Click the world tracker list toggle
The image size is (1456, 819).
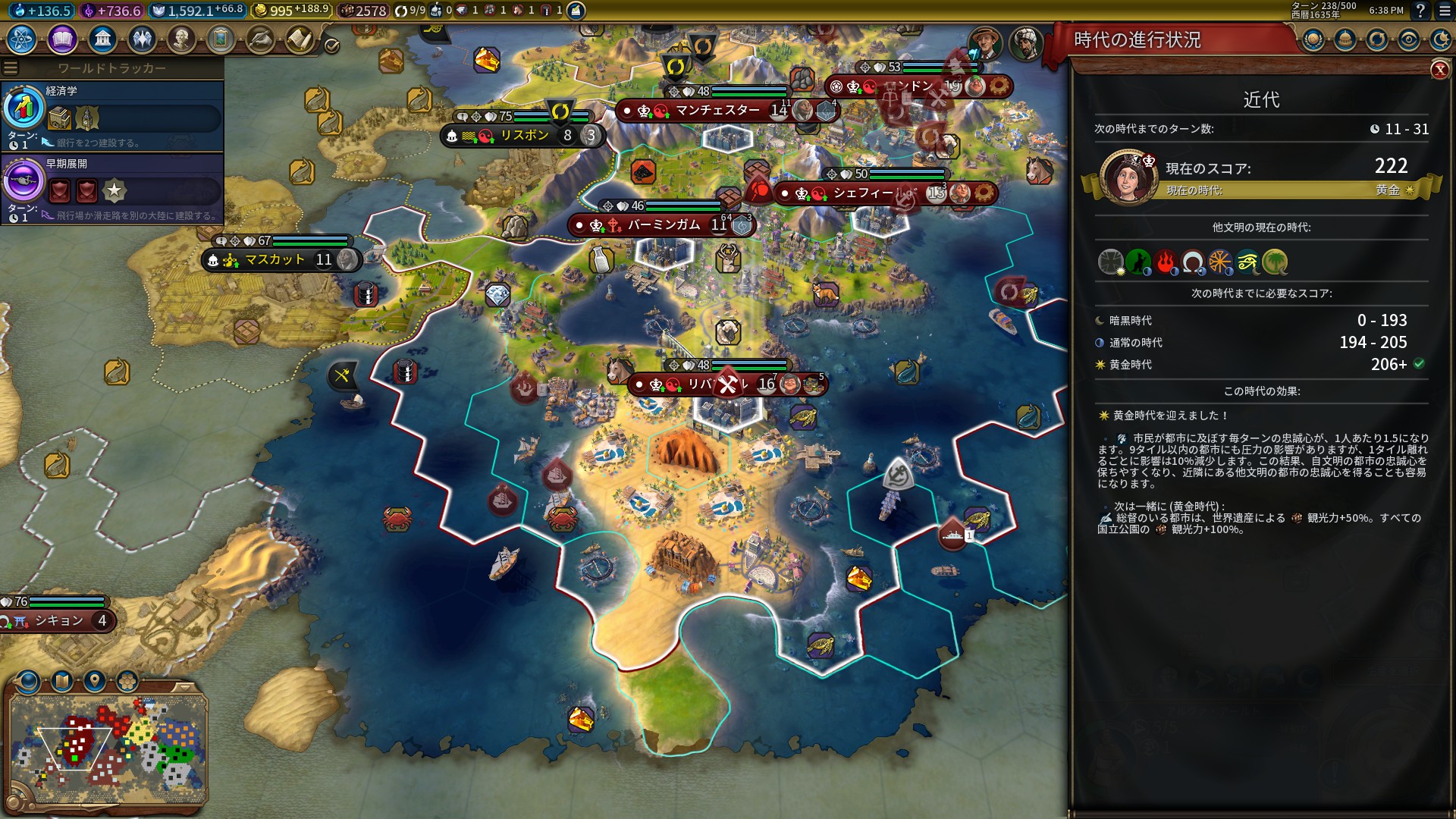click(x=11, y=68)
